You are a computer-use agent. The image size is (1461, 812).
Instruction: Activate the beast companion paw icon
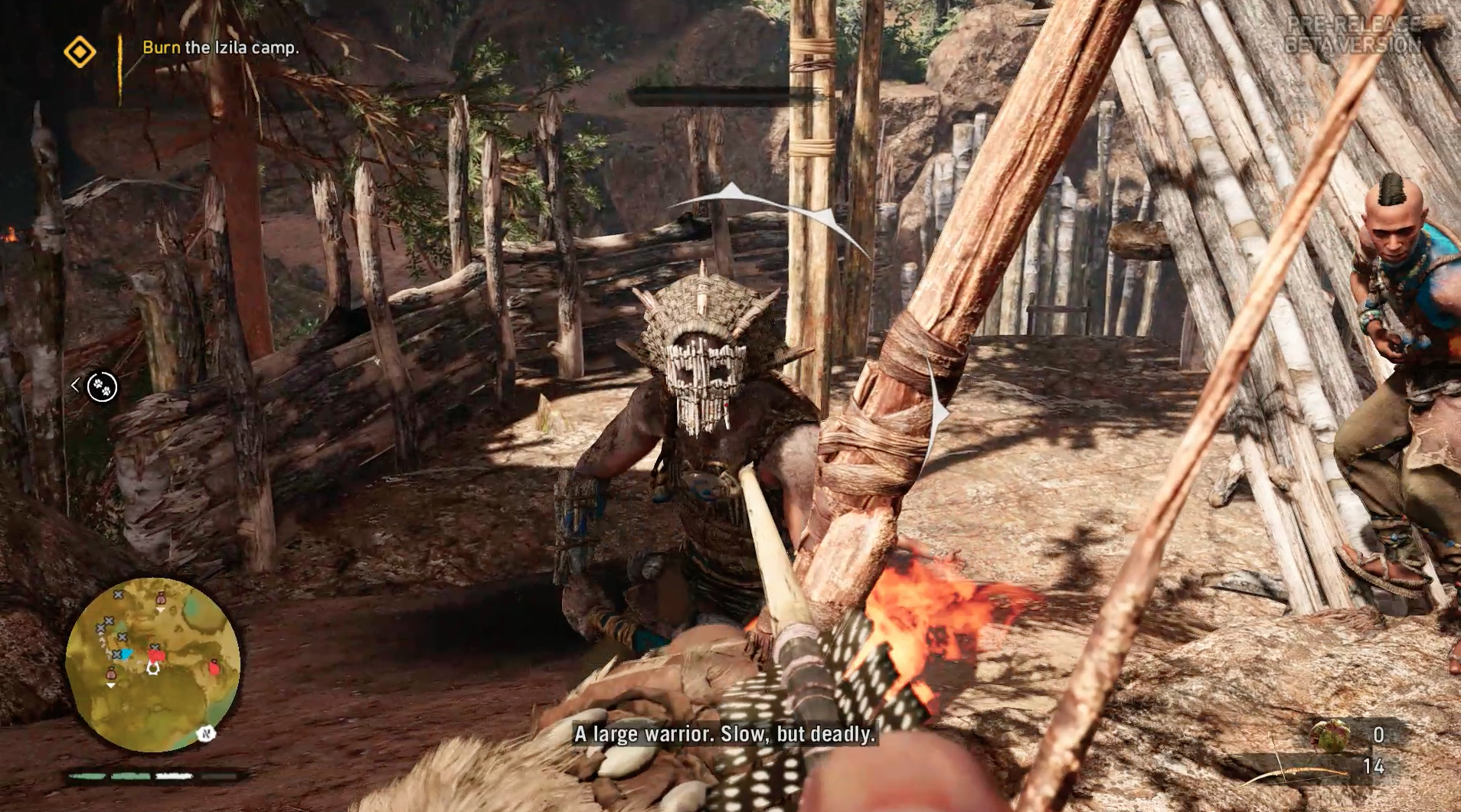click(102, 386)
